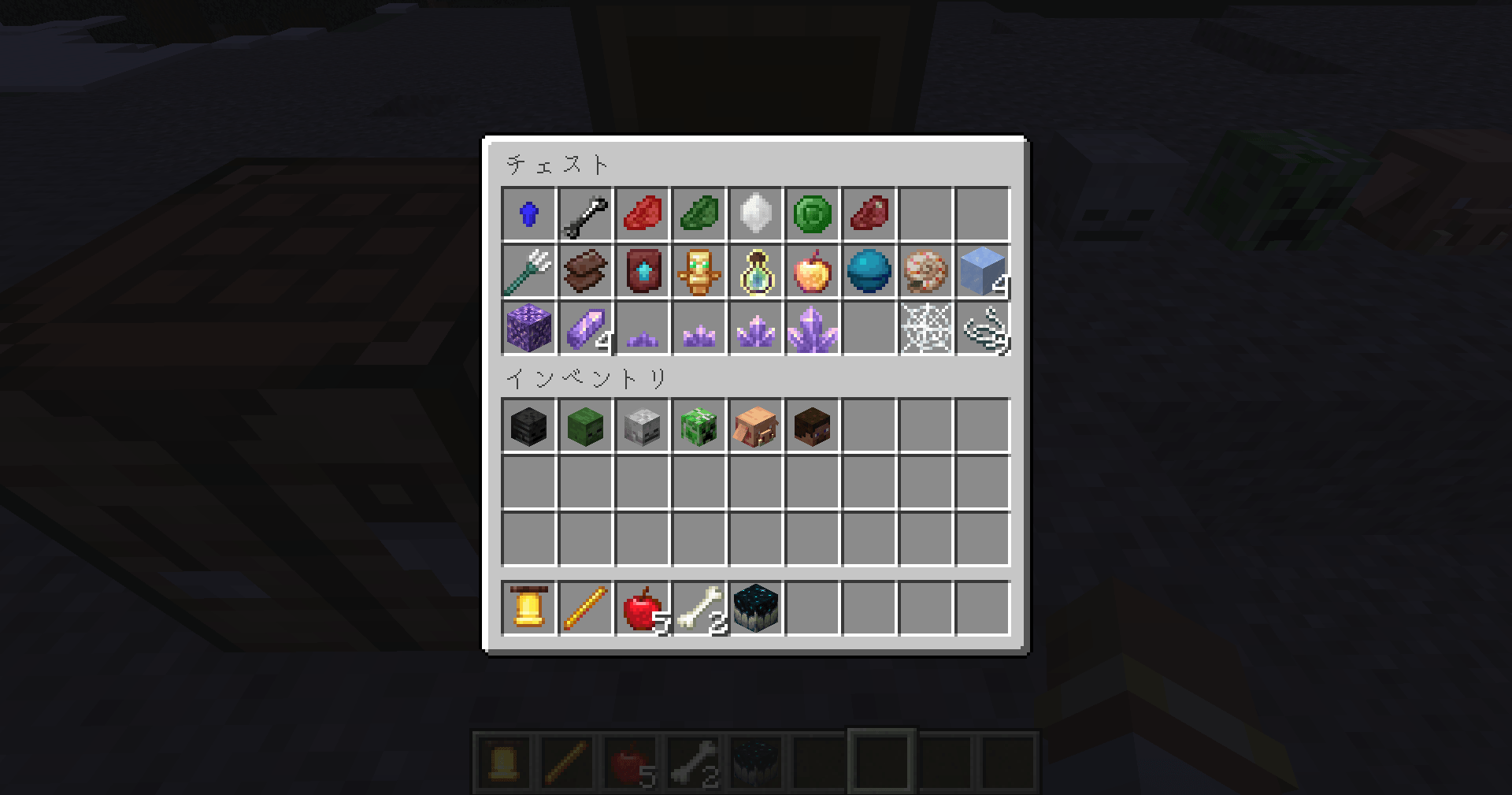Select the large amethyst cluster
Screen dimensions: 1512x795
tap(813, 329)
